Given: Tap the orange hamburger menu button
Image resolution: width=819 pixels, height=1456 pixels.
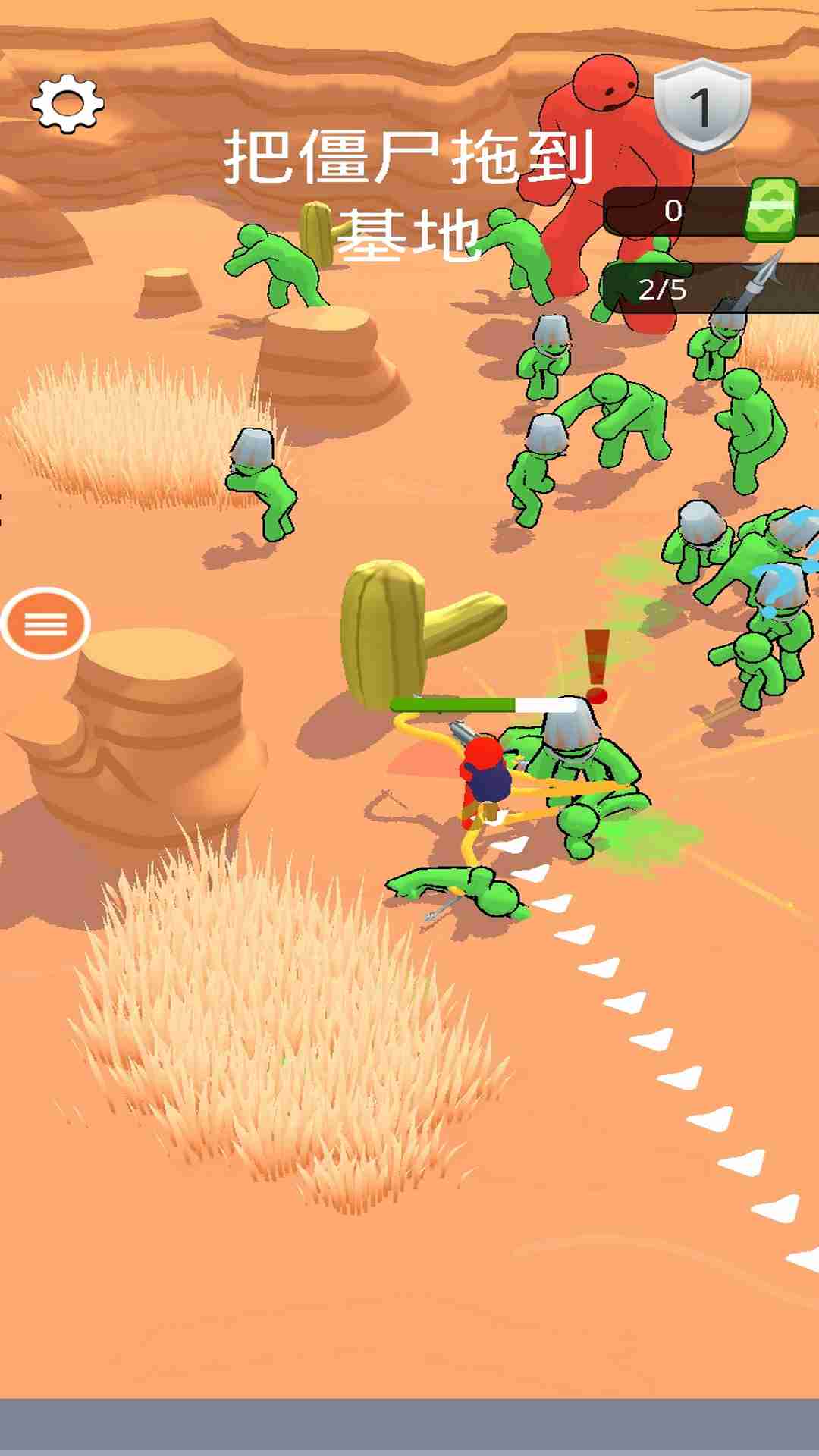Looking at the screenshot, I should (x=45, y=623).
